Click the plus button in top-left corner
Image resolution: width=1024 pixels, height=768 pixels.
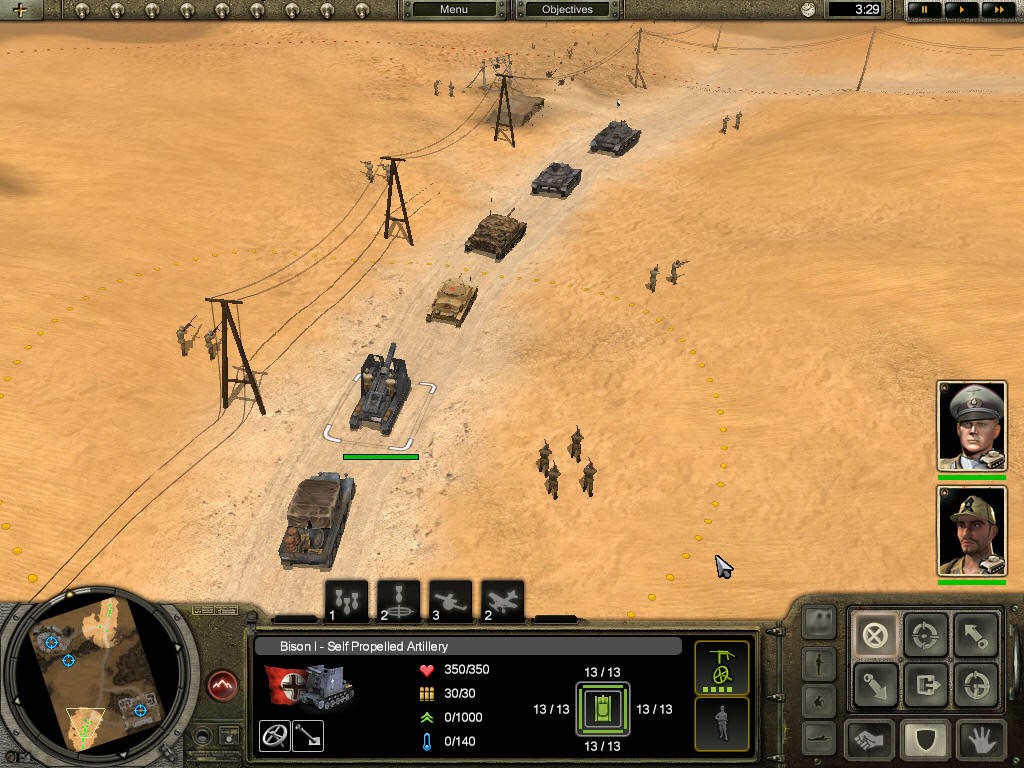[19, 10]
